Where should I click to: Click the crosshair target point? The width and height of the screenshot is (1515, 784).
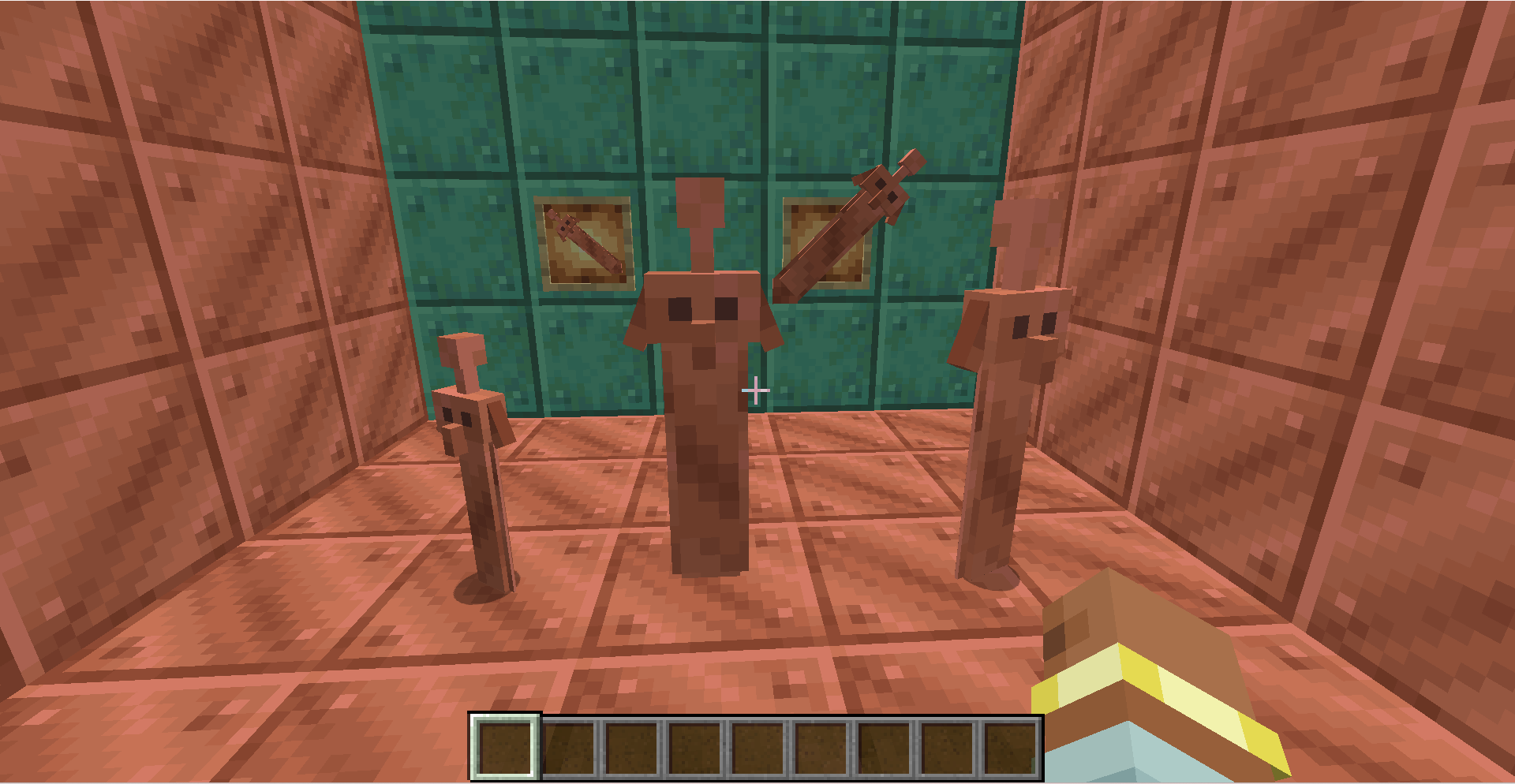(755, 390)
